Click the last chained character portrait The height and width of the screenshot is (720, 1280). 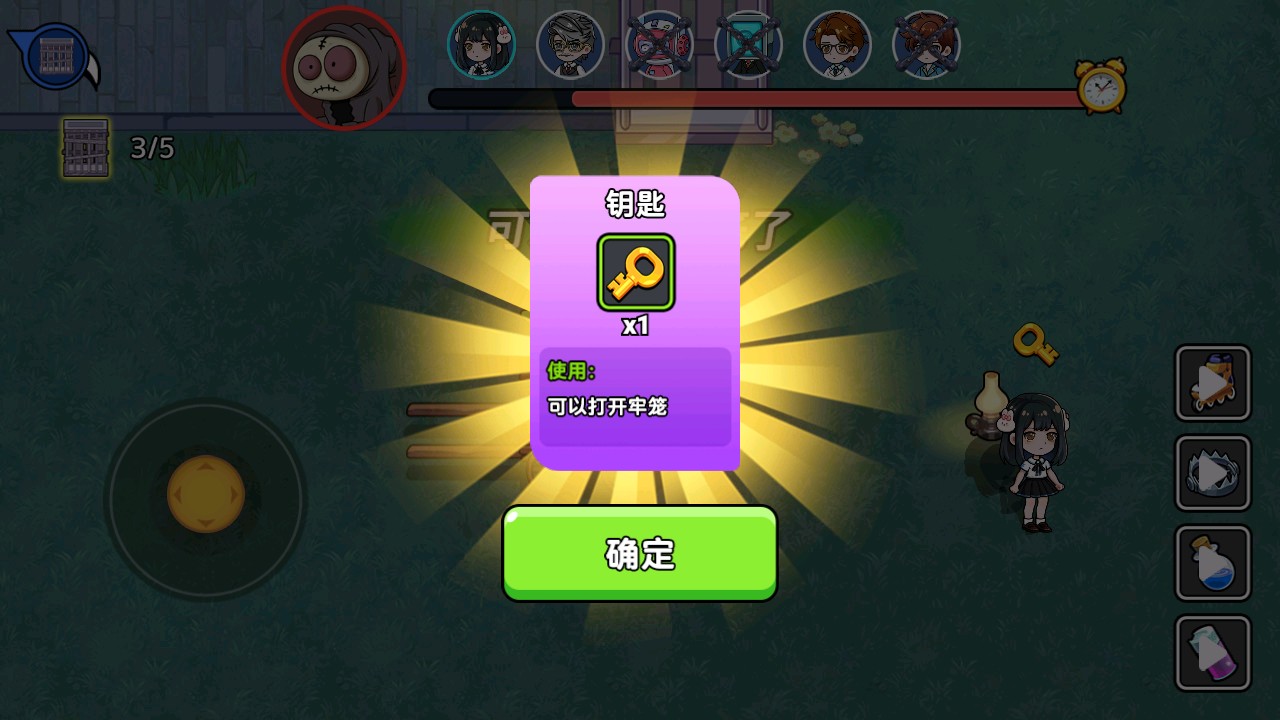click(926, 44)
